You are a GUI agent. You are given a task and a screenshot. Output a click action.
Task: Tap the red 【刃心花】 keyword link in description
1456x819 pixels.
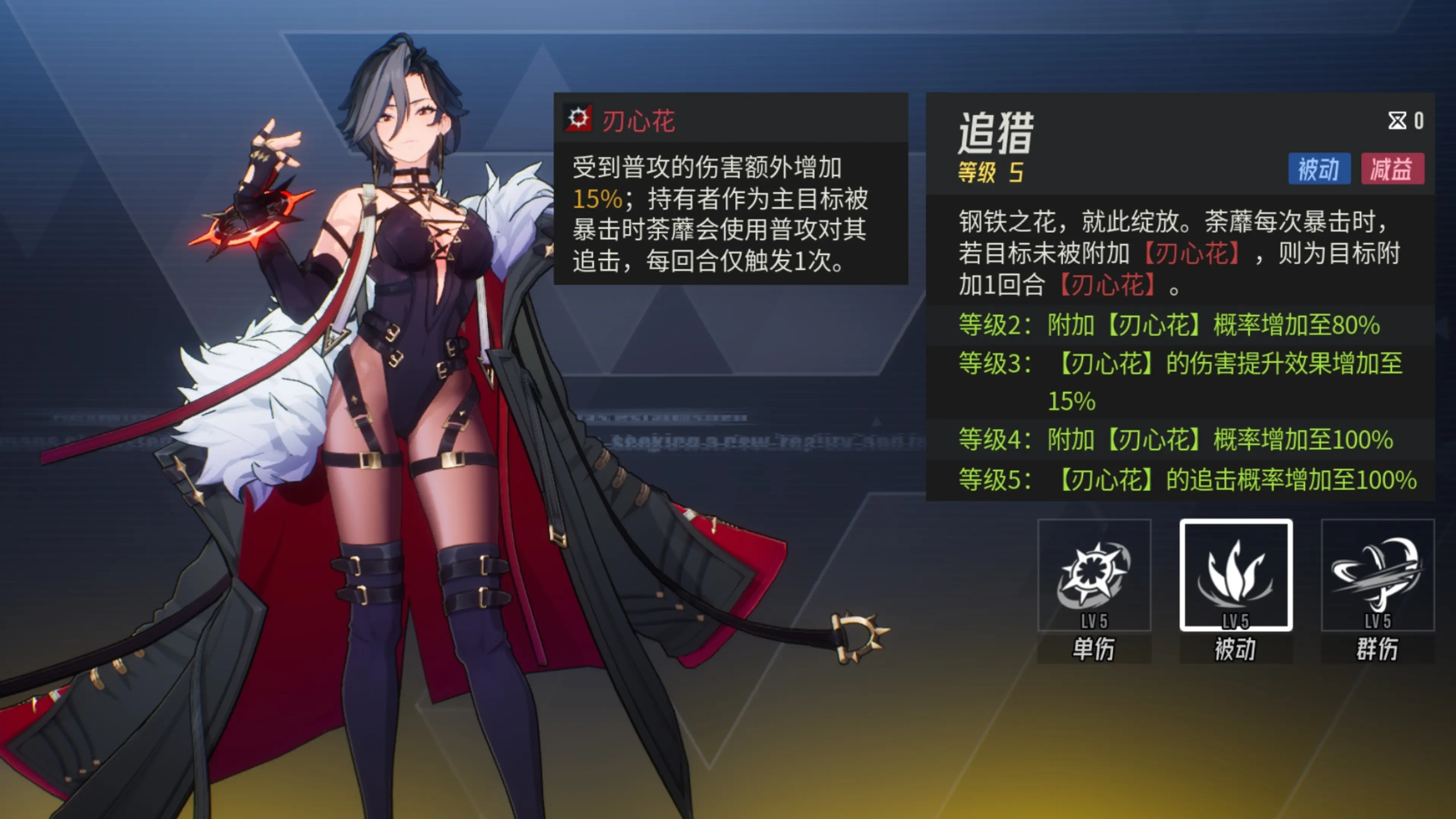coord(1191,253)
